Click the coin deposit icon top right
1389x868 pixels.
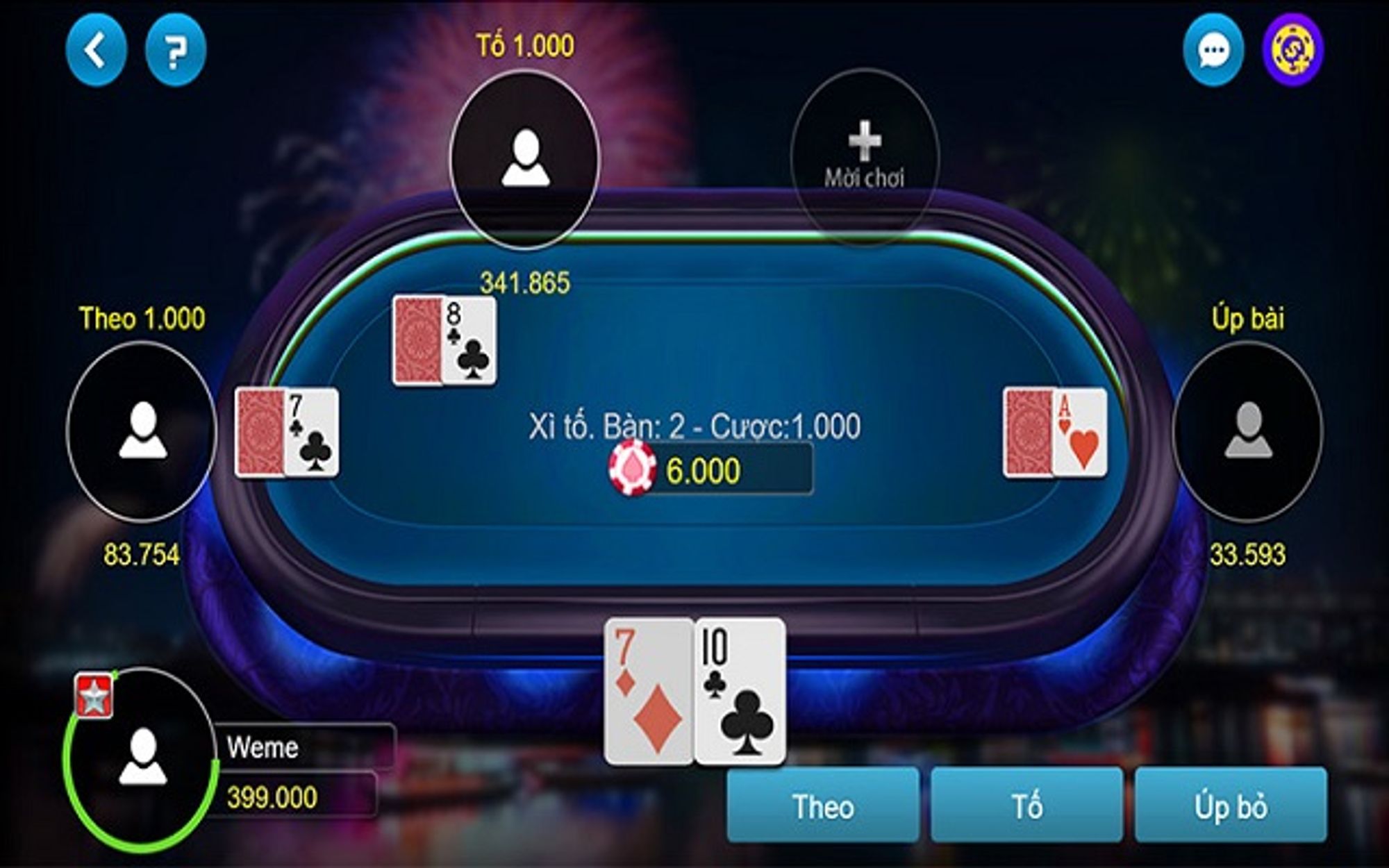click(1293, 49)
